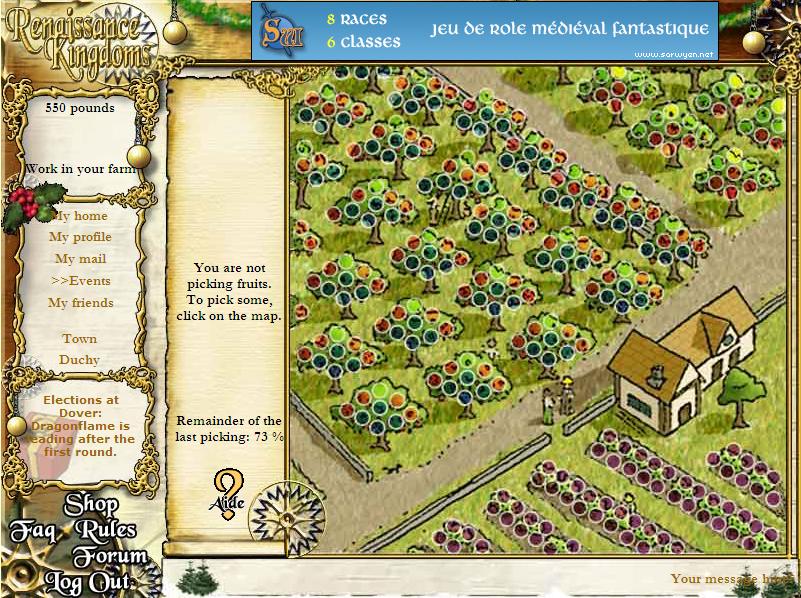Select the Work in your farm link

(80, 169)
